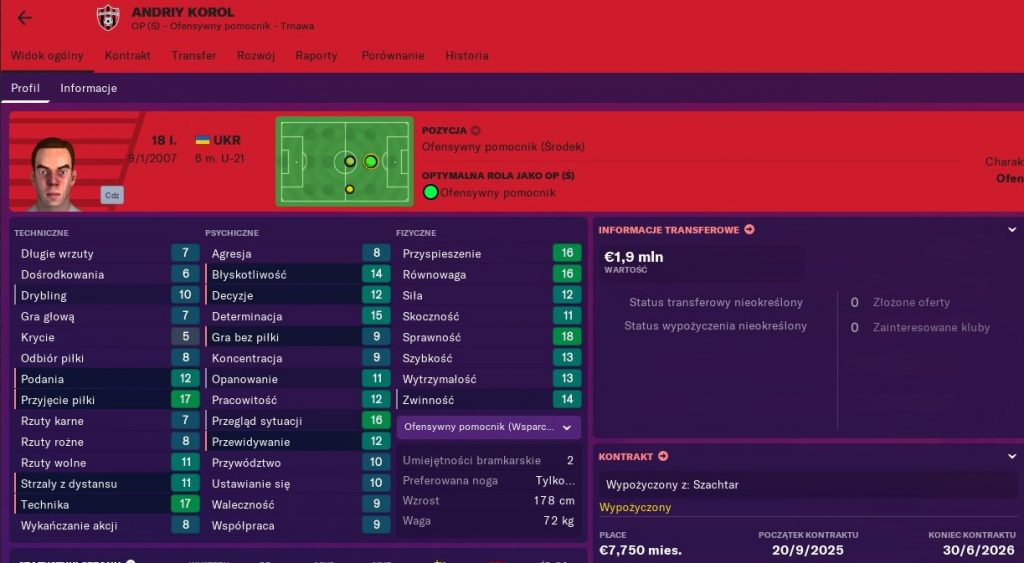
Task: Open the Informacje transferowe panel link
Action: (x=676, y=230)
